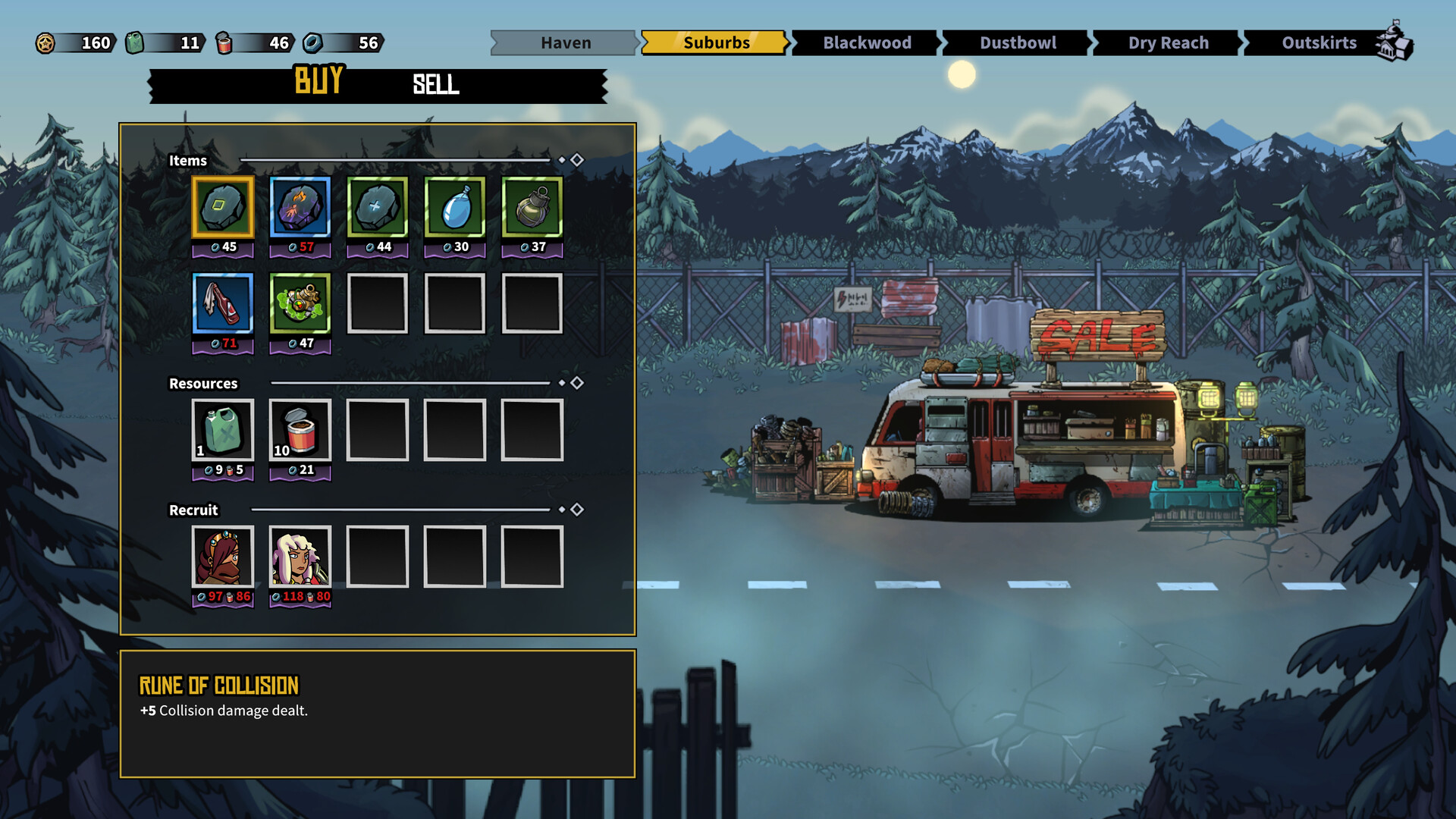
Task: Go to the Outskirts tab
Action: point(1319,42)
